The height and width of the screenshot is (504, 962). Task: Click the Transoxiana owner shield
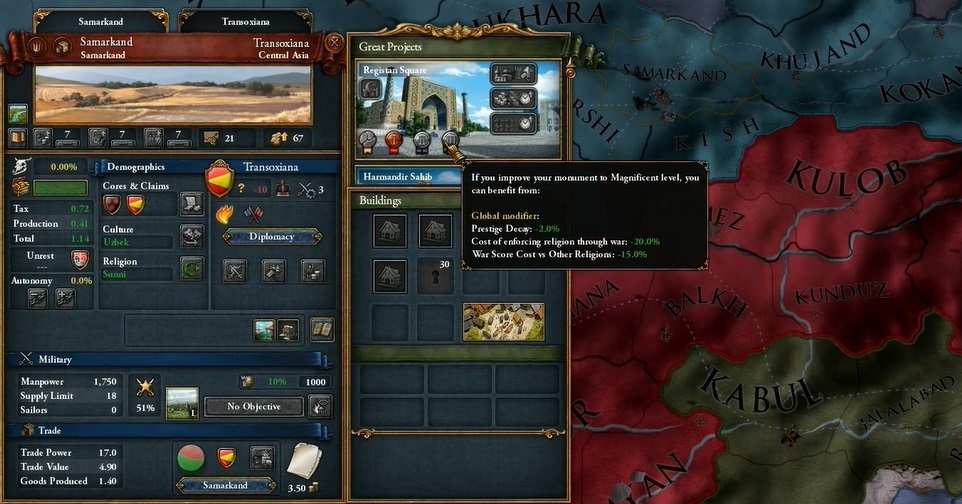[x=219, y=179]
